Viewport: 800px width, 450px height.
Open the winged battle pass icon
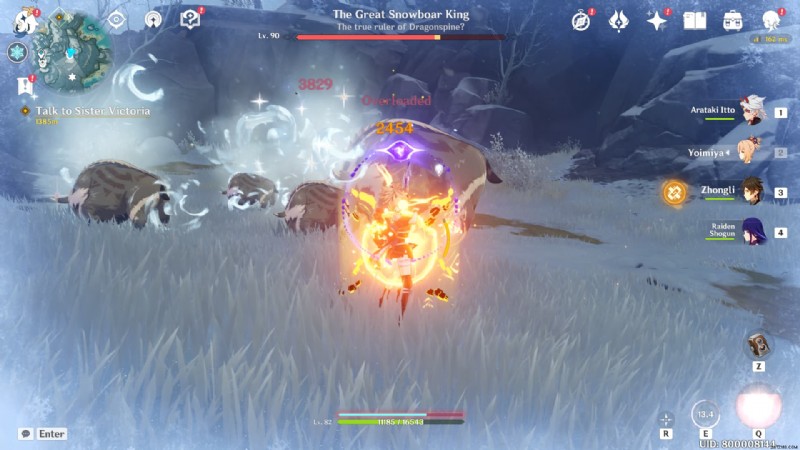tap(619, 20)
